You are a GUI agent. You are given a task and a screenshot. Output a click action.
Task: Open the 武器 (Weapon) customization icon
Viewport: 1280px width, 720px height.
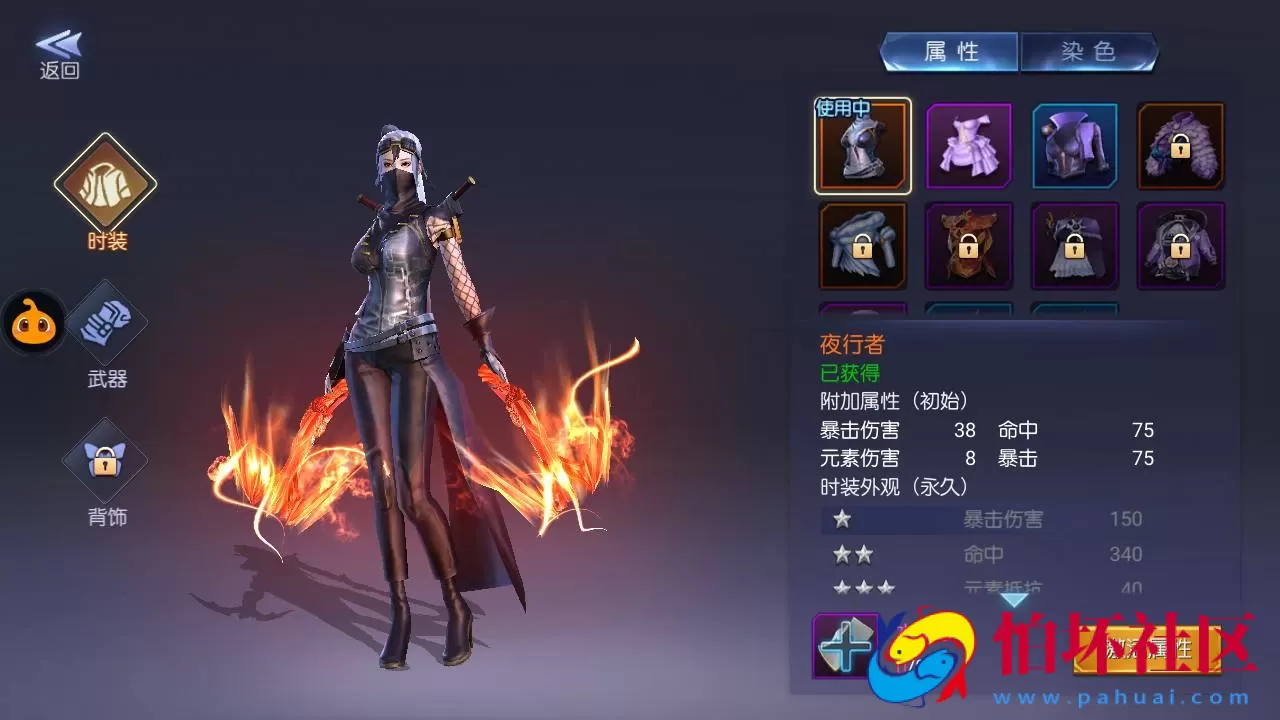(106, 322)
